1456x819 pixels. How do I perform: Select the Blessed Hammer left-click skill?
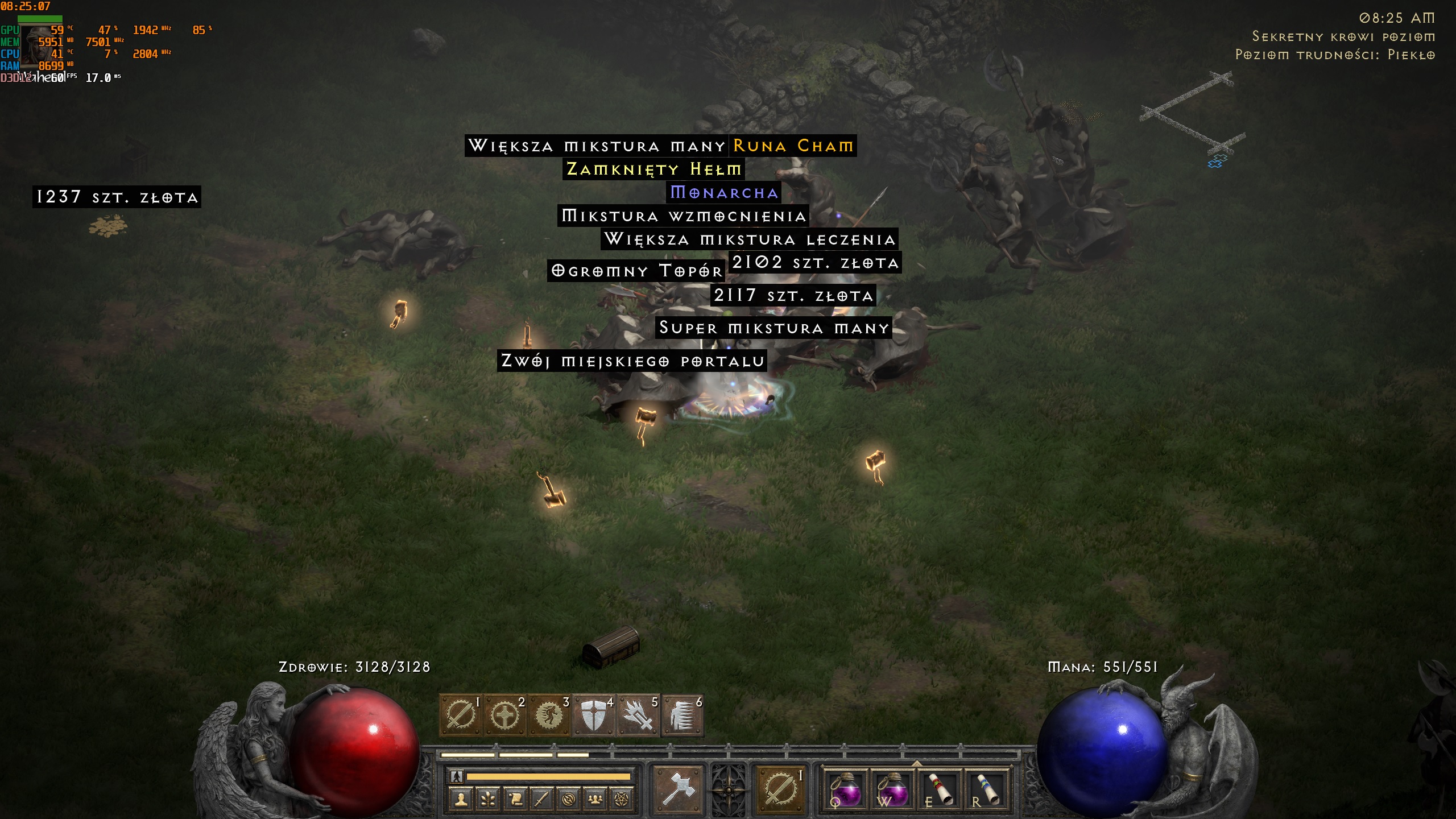[678, 789]
